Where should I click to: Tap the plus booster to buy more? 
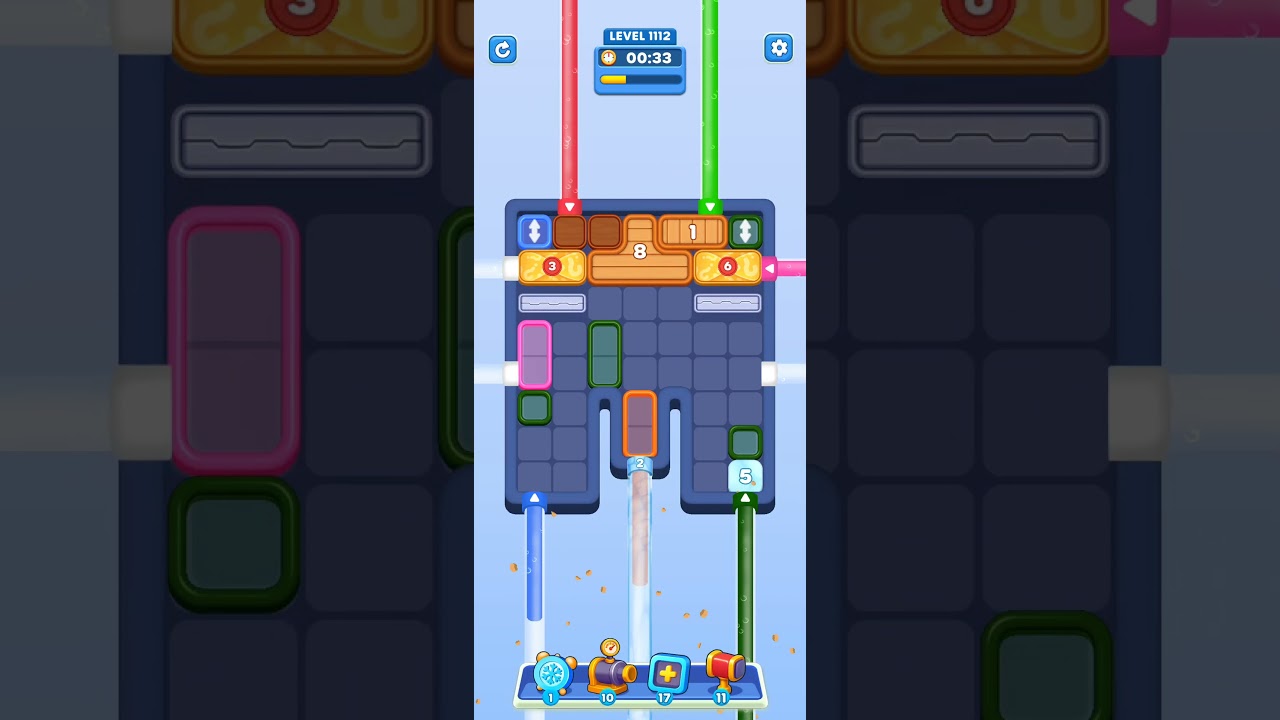[x=665, y=676]
